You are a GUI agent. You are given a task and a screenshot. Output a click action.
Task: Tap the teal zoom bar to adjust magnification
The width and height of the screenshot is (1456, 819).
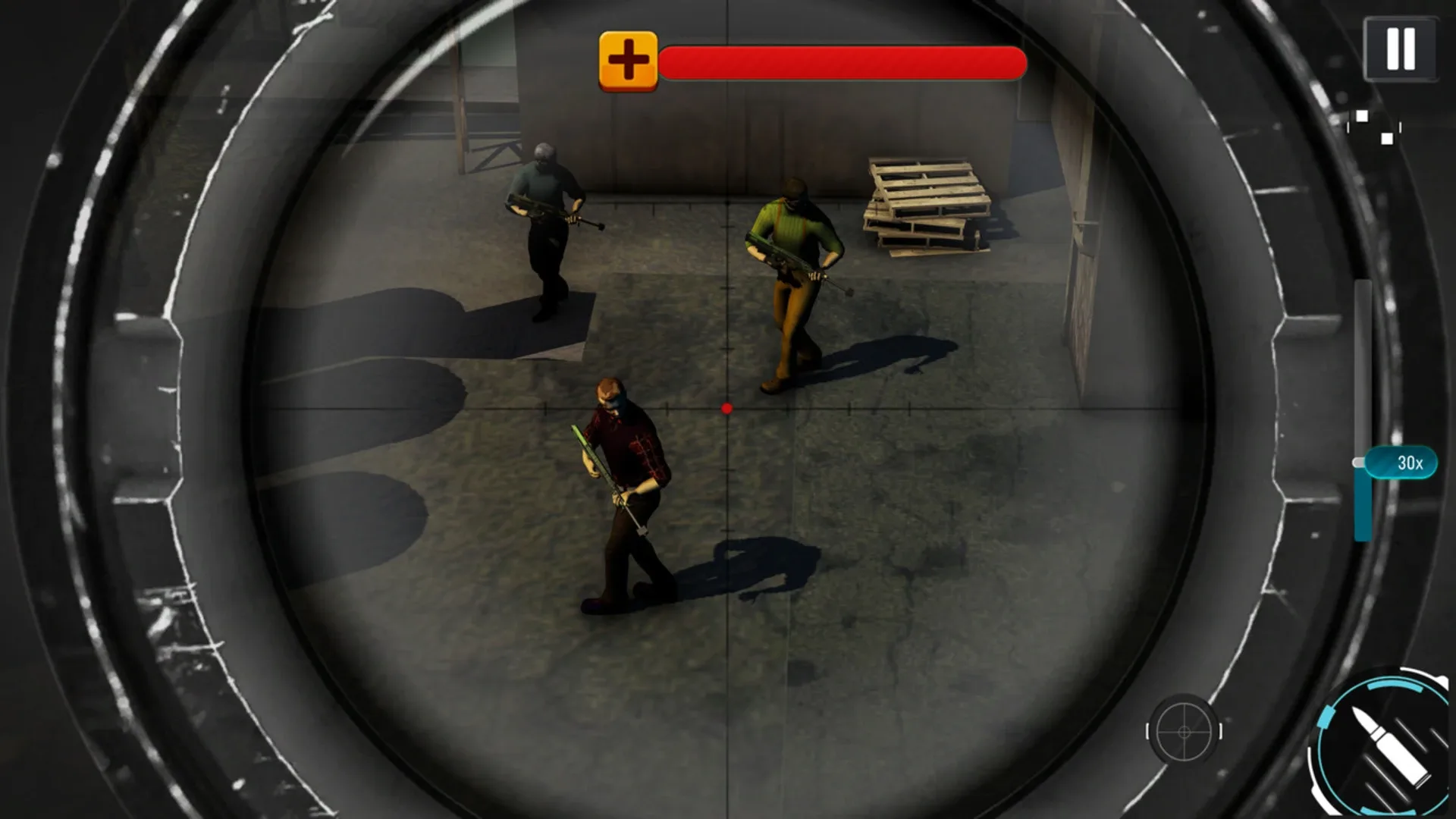[x=1360, y=500]
